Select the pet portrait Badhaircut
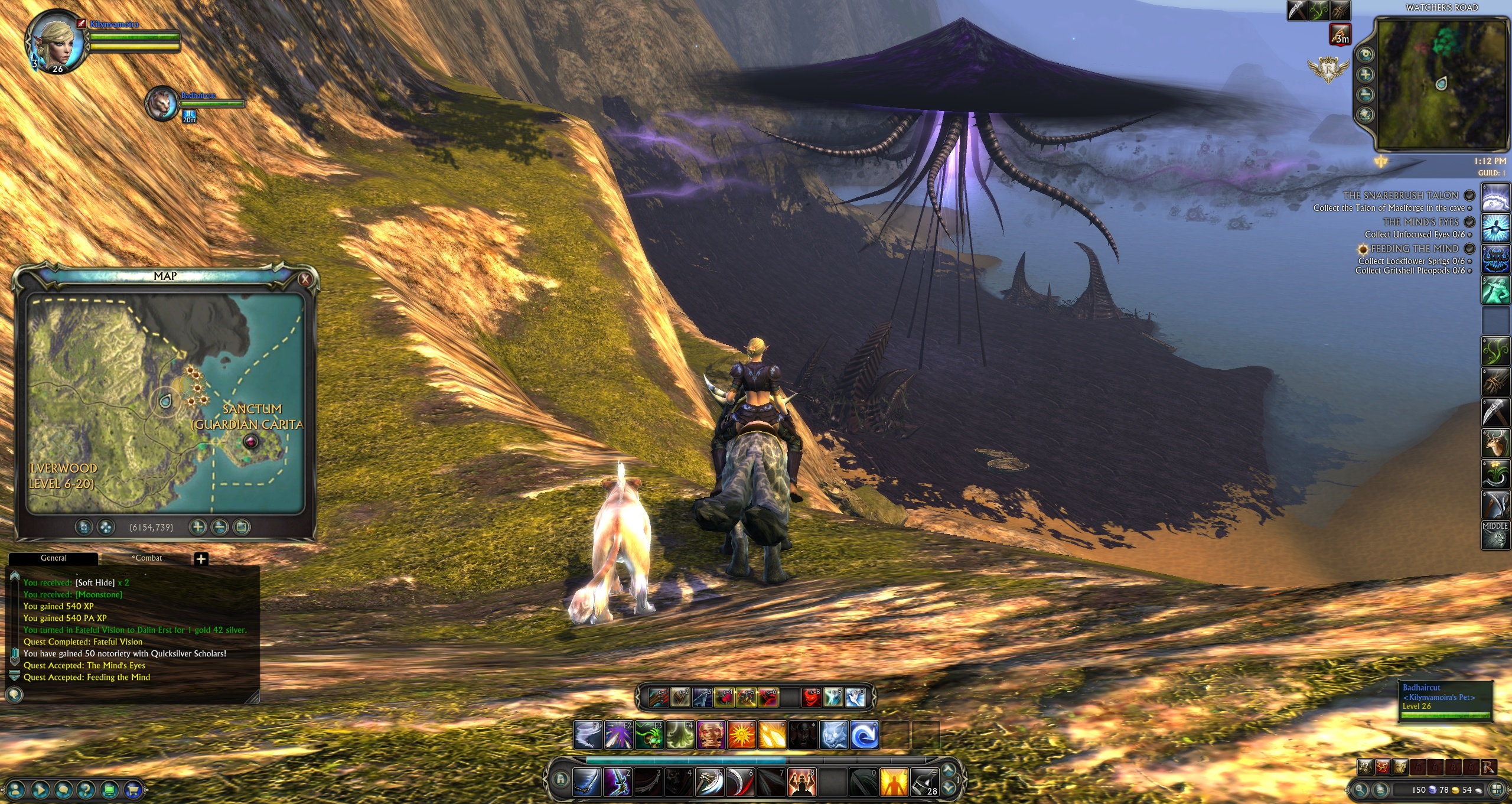Viewport: 1512px width, 804px height. click(x=161, y=103)
